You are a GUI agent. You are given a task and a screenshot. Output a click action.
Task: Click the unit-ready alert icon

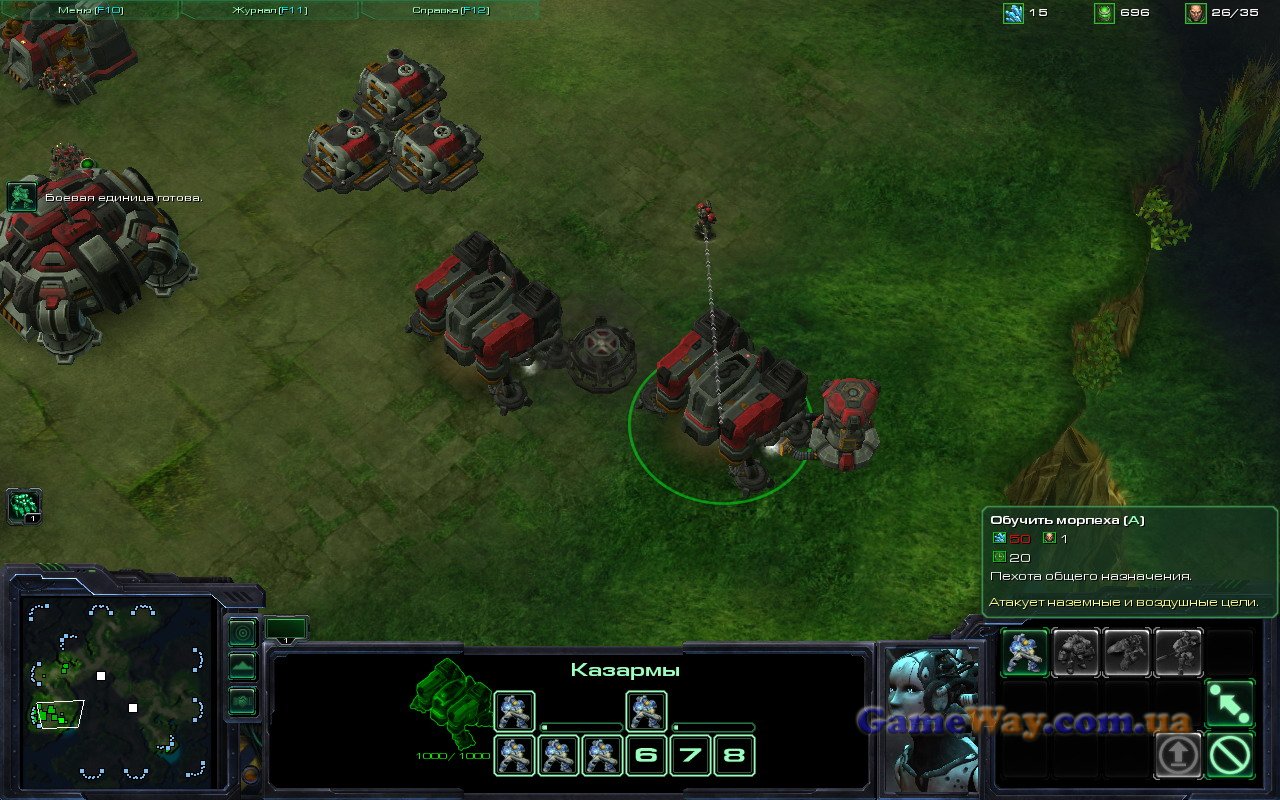point(21,196)
